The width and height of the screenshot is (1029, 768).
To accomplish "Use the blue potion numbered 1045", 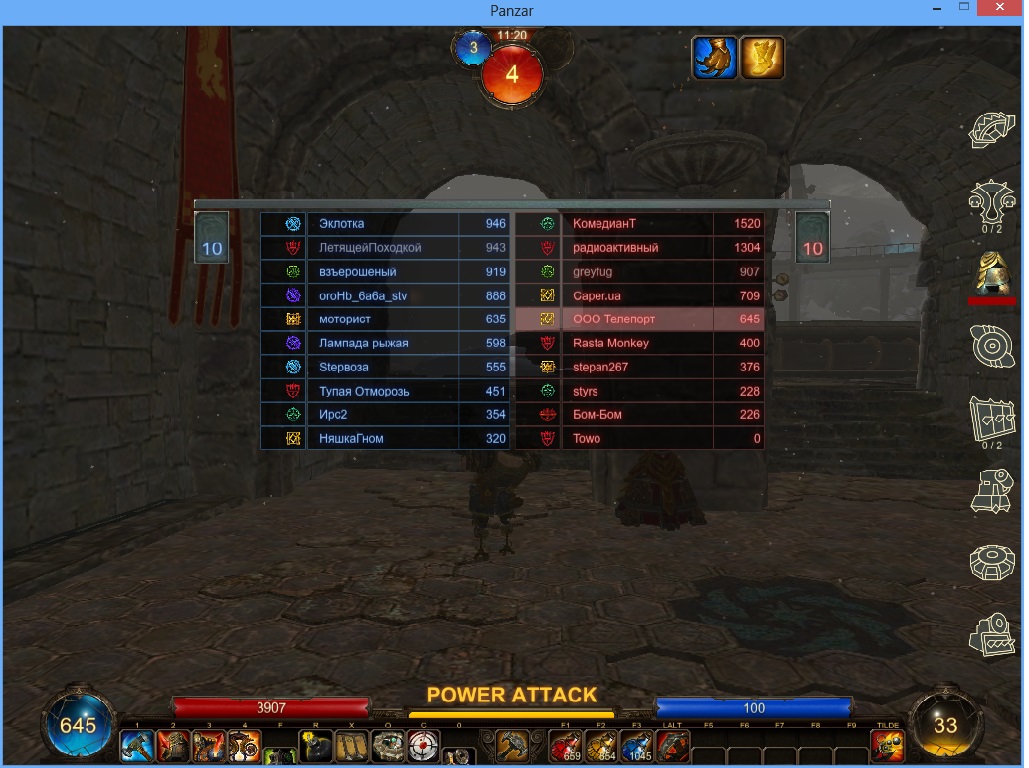I will 637,746.
